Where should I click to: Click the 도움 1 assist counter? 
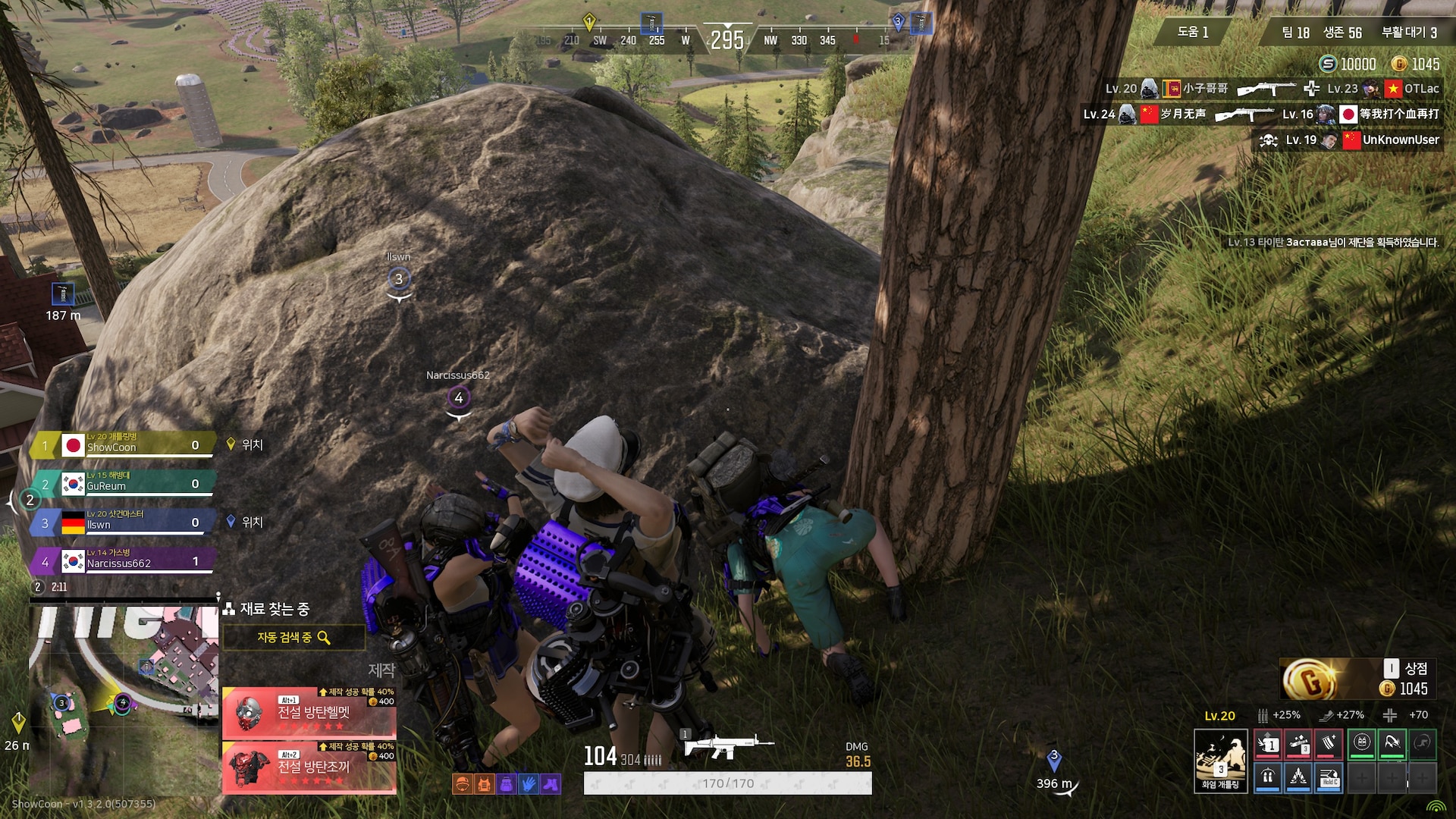pyautogui.click(x=1192, y=32)
